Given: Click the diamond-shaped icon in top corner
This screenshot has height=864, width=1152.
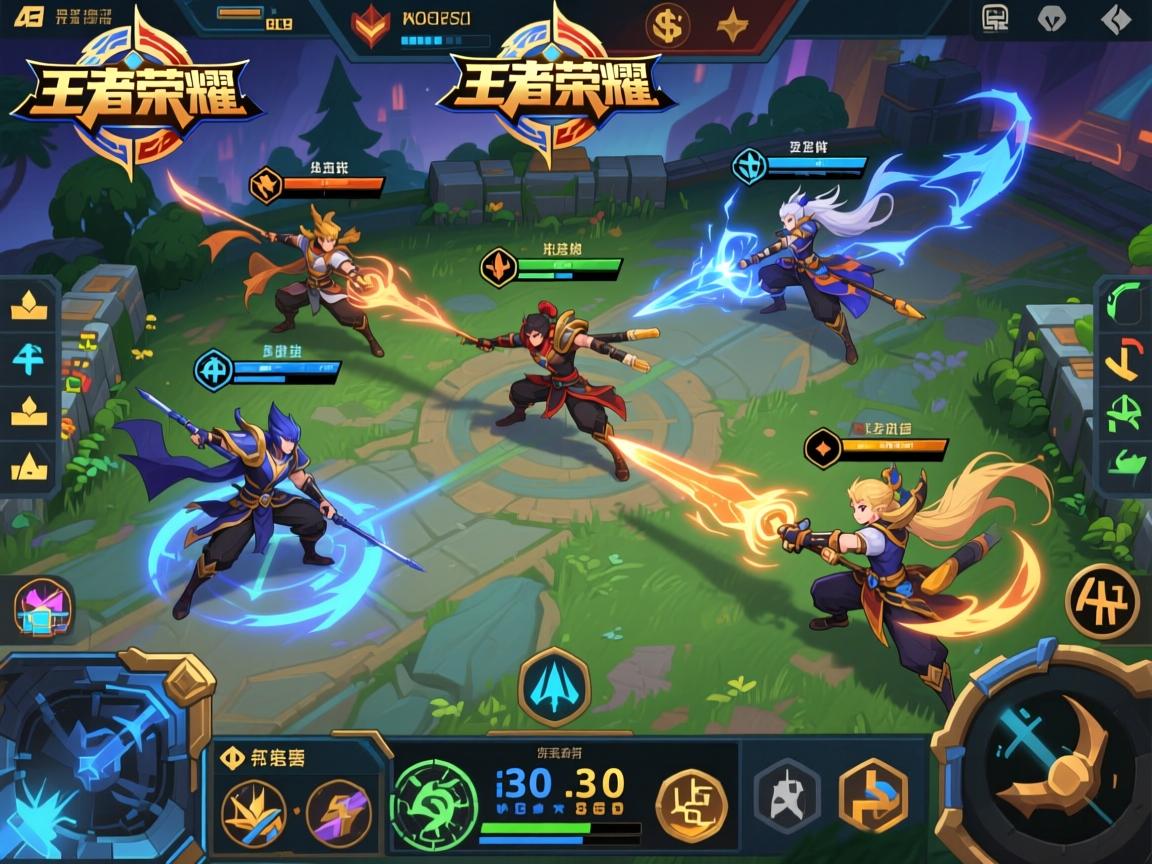Looking at the screenshot, I should (1115, 18).
